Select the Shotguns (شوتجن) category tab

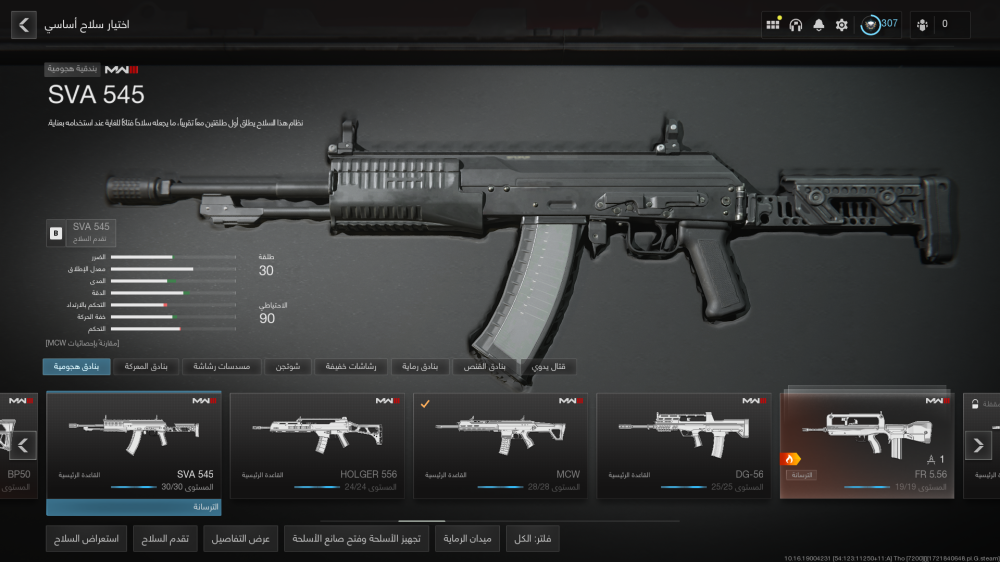pos(296,367)
